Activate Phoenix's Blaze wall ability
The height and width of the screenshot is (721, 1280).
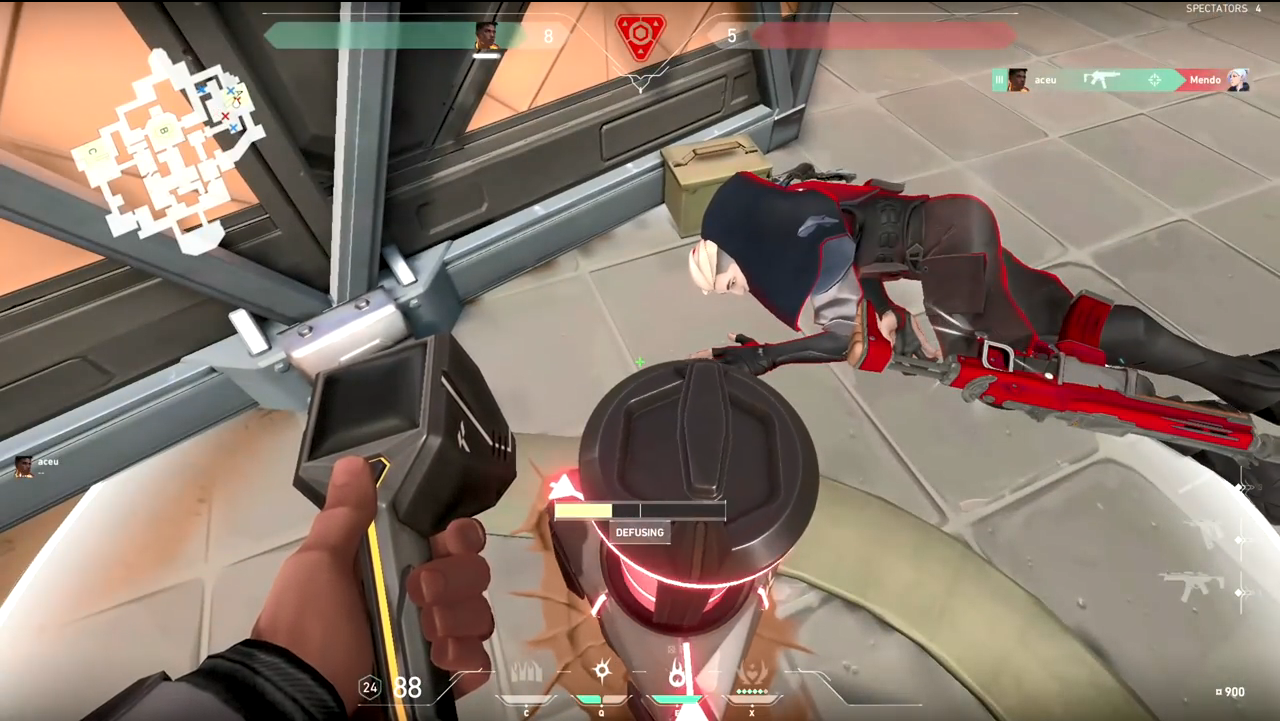coord(526,673)
